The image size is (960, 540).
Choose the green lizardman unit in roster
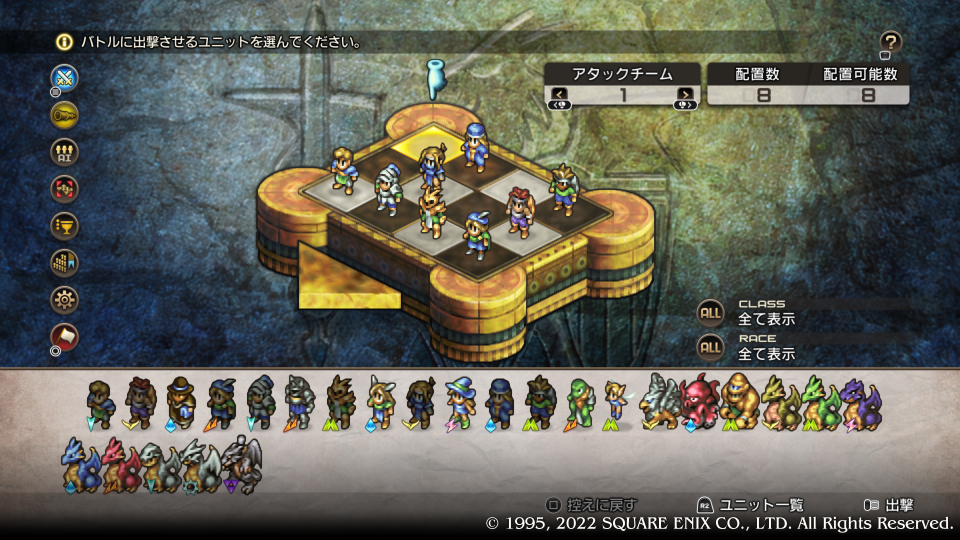(579, 402)
